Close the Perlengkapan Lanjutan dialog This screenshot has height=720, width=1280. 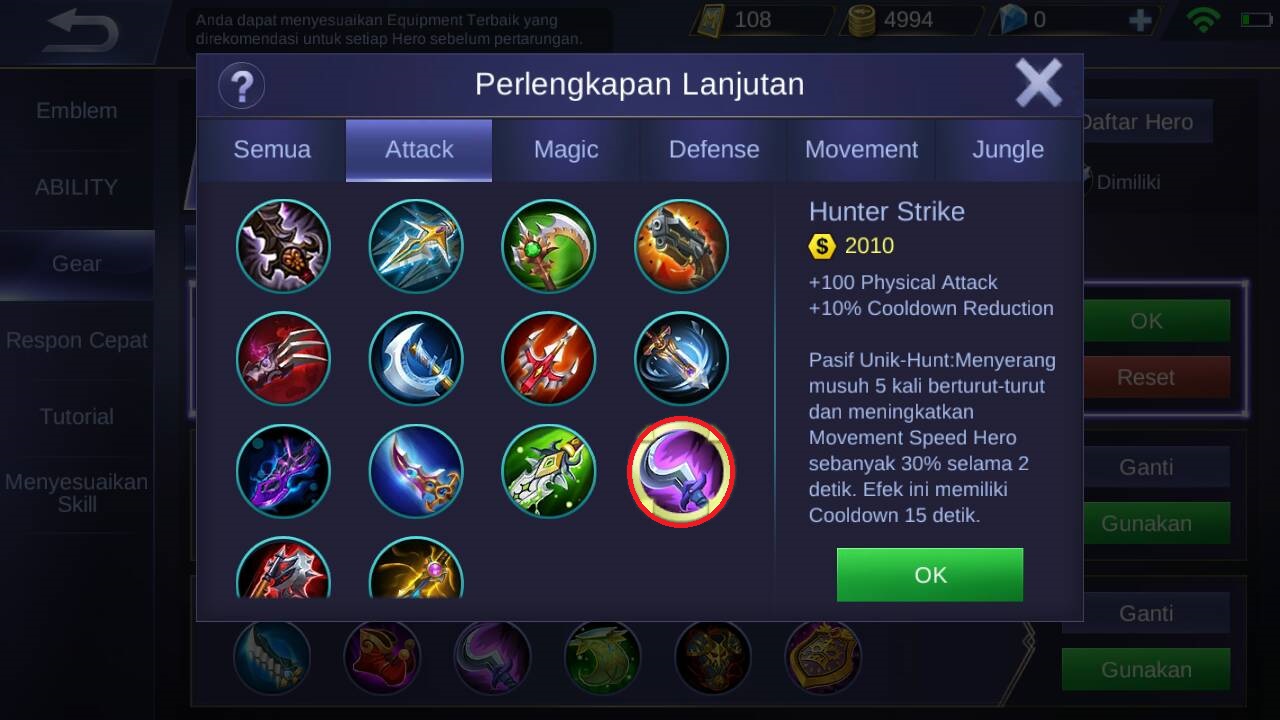tap(1038, 84)
